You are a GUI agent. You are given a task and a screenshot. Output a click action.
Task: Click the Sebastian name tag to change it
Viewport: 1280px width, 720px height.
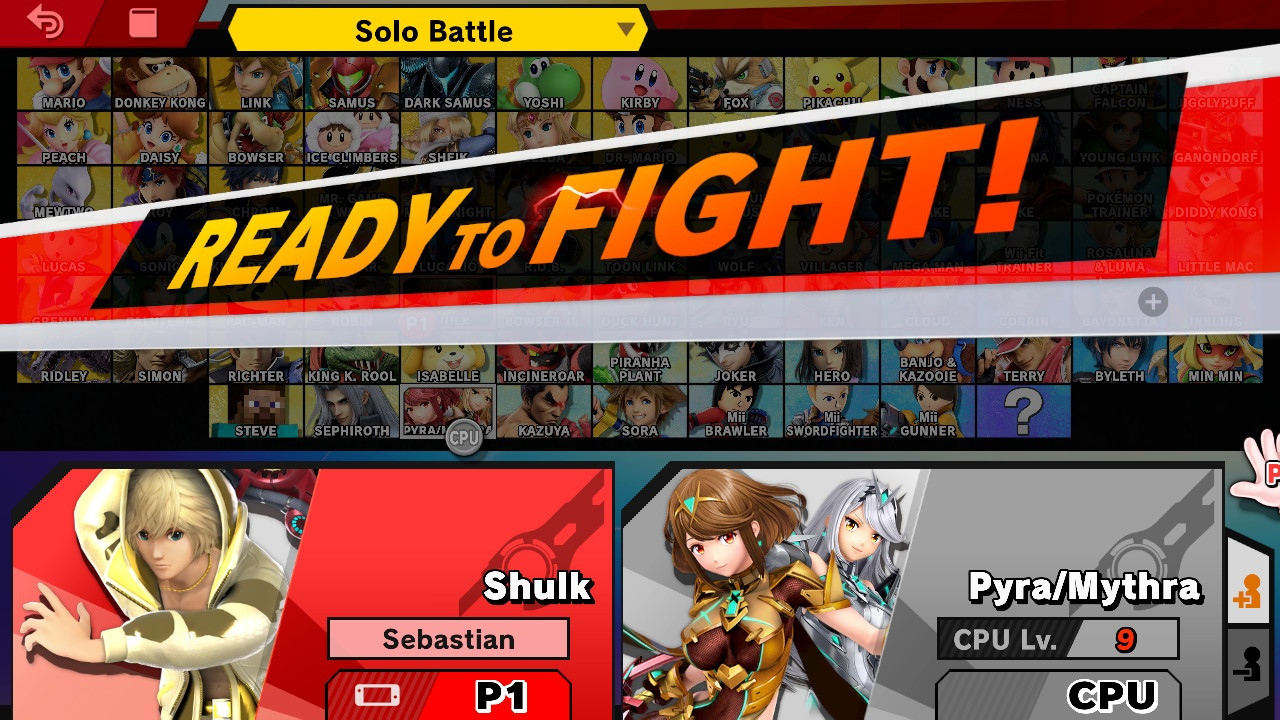(x=448, y=639)
